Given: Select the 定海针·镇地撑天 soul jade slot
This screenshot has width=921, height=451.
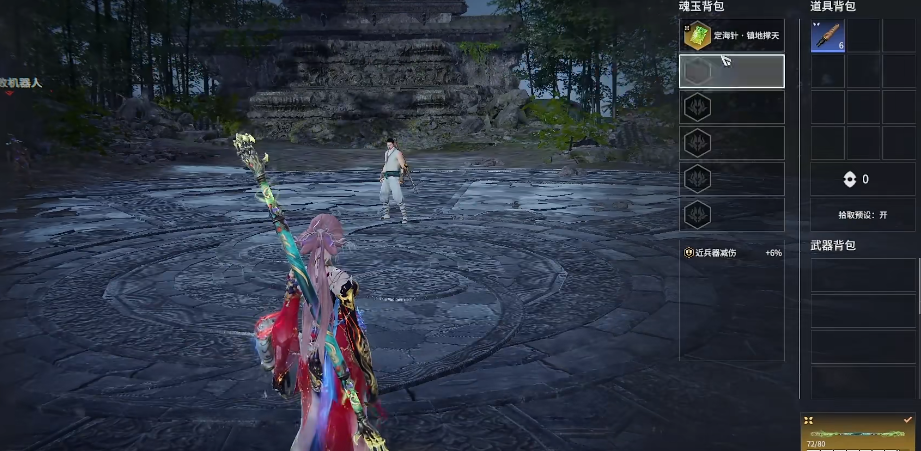Looking at the screenshot, I should point(731,36).
